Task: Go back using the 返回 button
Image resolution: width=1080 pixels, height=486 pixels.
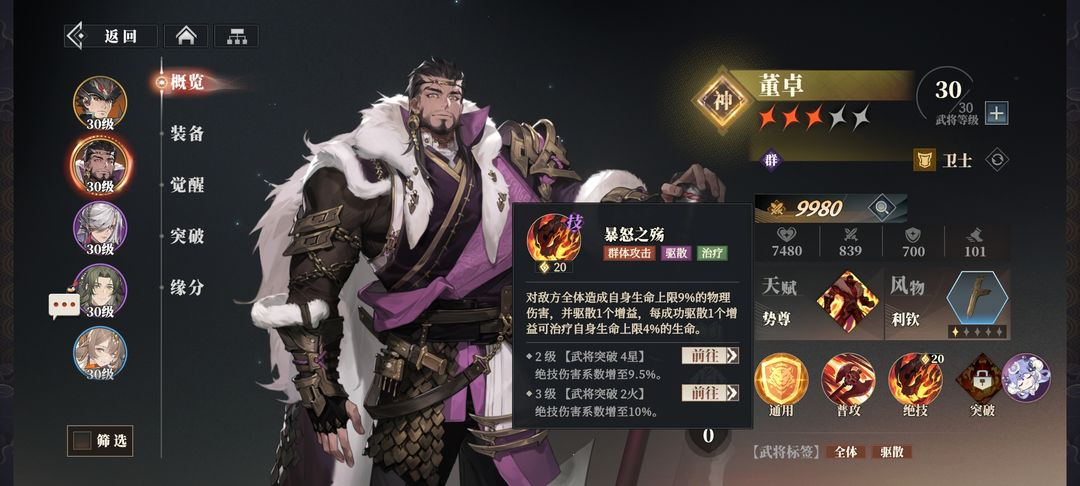Action: coord(111,36)
